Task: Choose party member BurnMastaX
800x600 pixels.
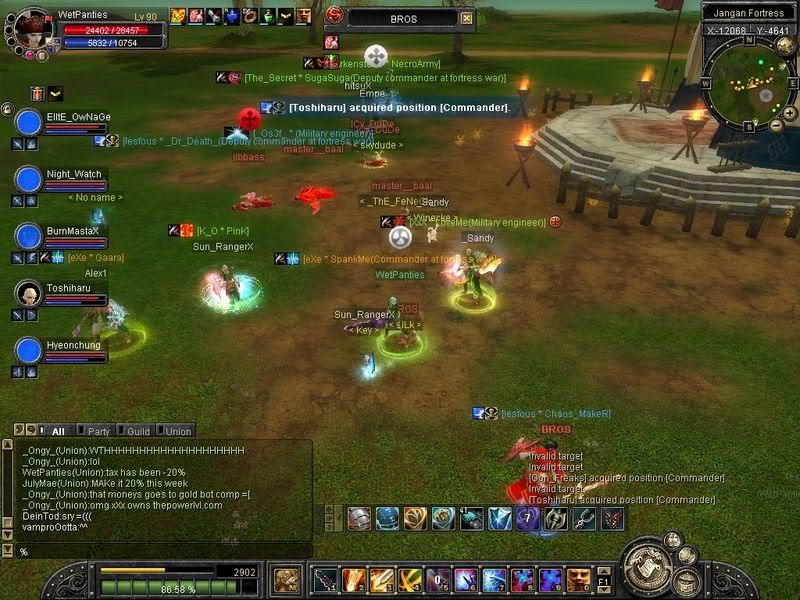Action: click(28, 237)
